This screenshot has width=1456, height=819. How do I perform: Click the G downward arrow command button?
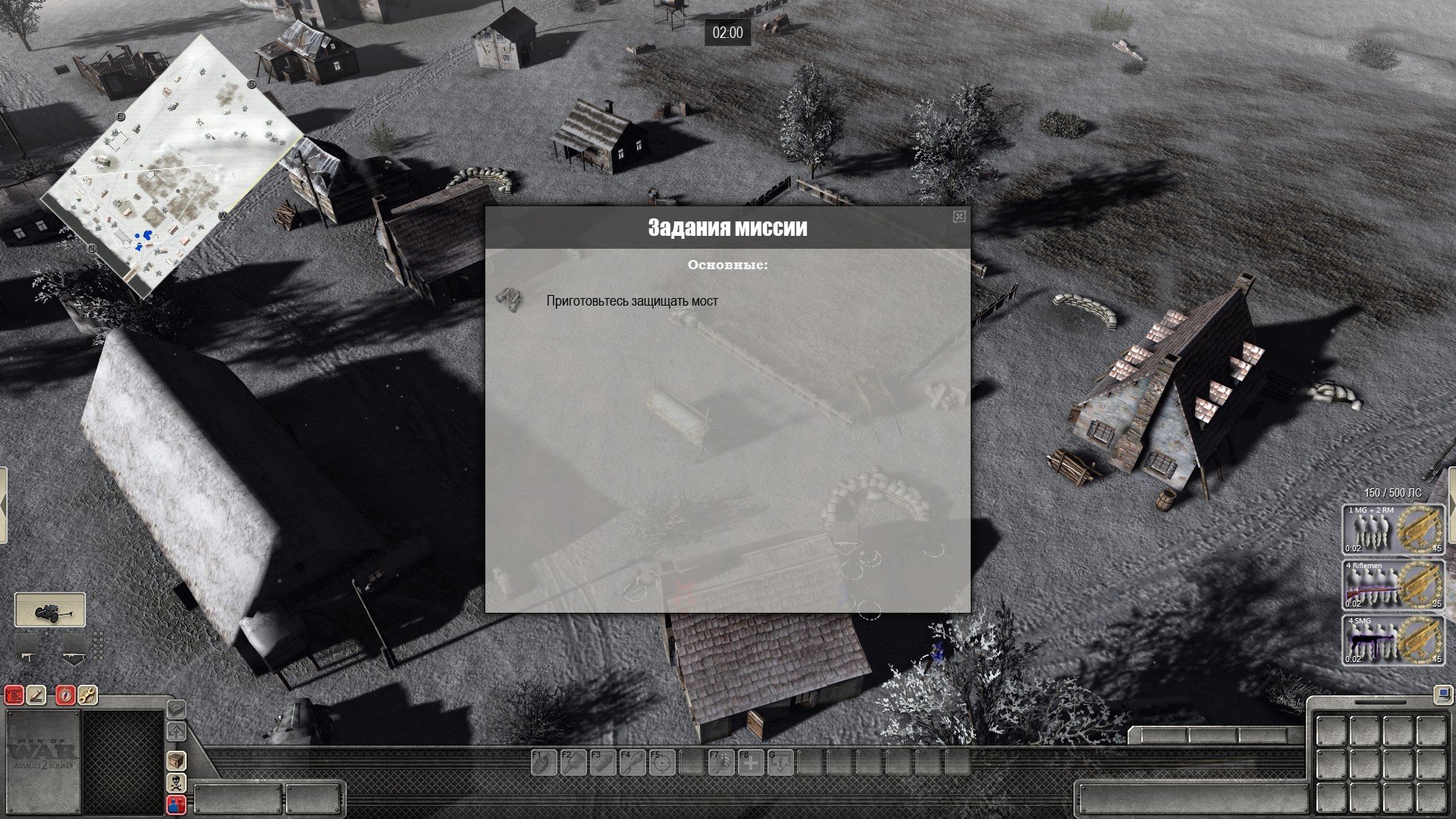(780, 762)
